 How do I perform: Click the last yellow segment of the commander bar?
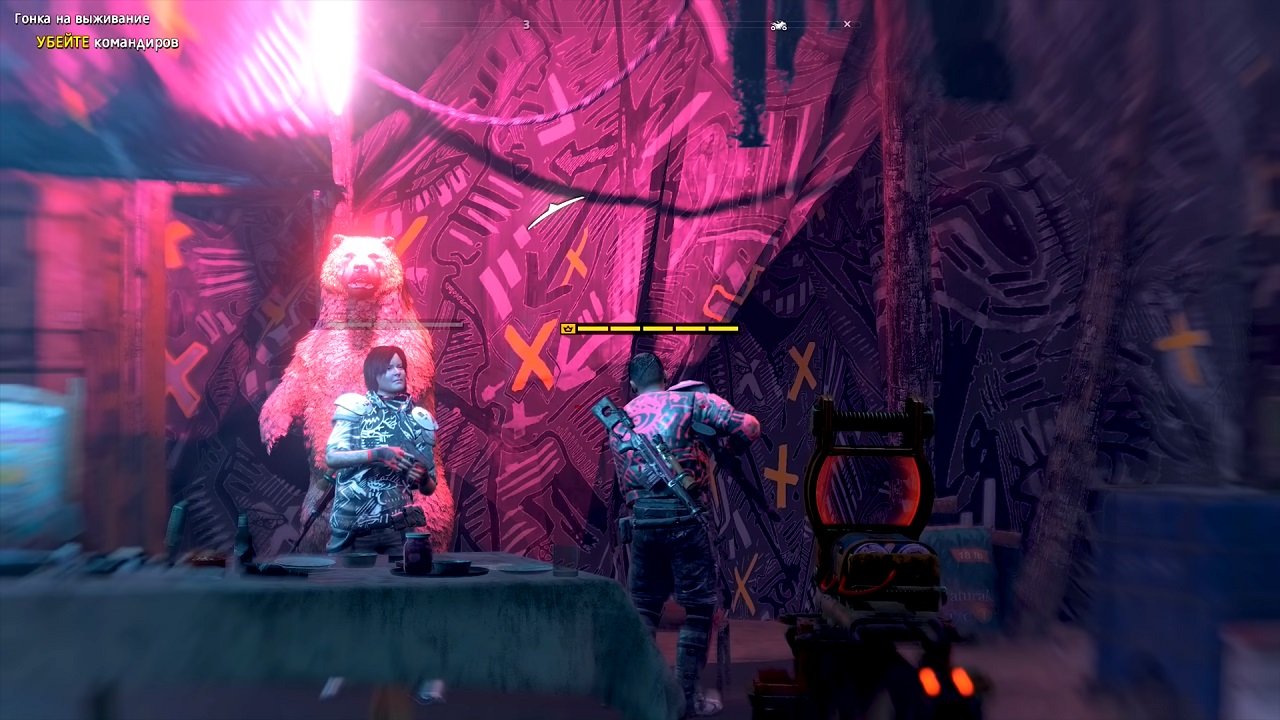(722, 327)
